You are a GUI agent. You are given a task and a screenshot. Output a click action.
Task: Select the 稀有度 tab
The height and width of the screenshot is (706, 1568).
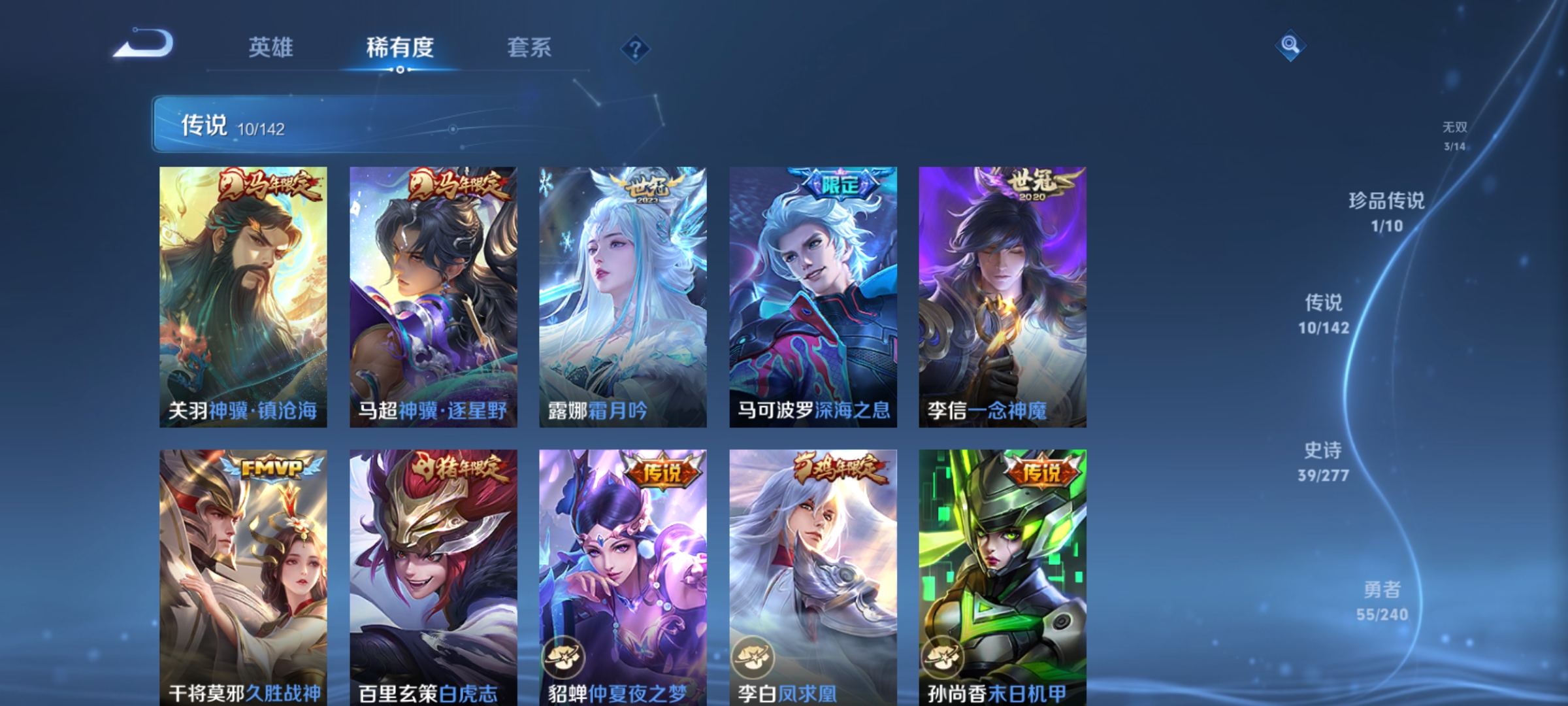click(x=400, y=47)
